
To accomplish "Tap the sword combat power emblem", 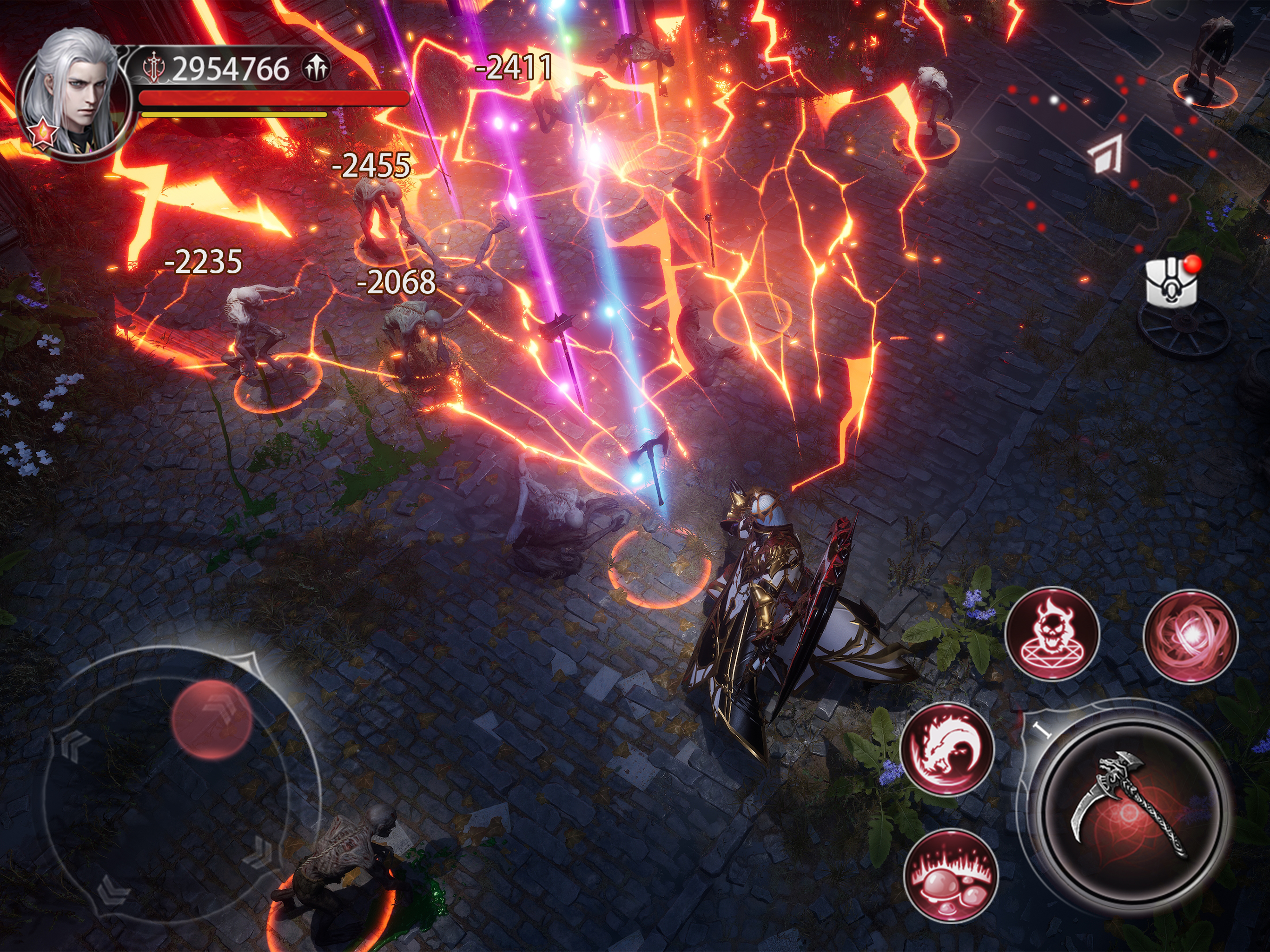I will point(154,68).
